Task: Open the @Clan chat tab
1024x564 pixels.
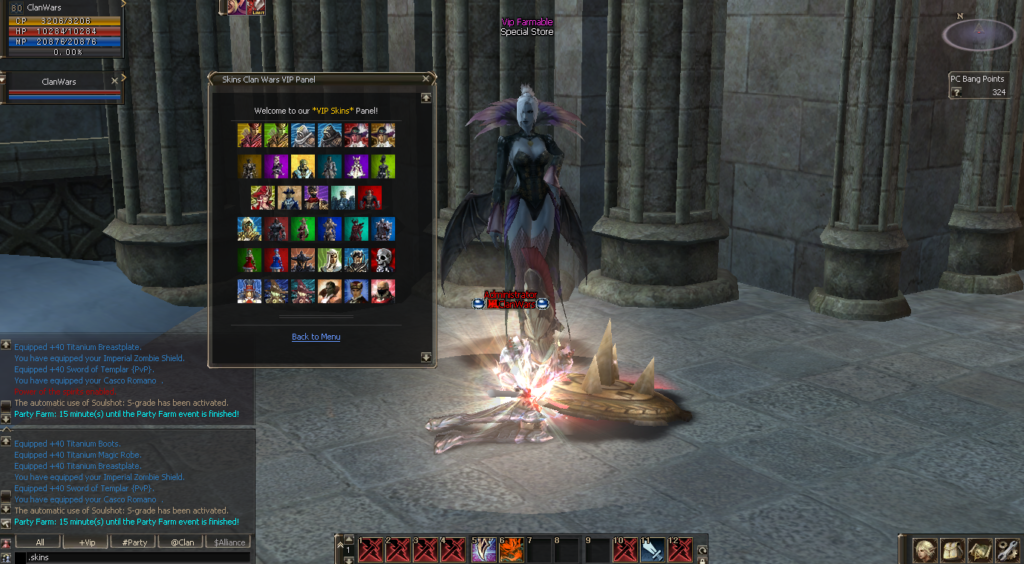Action: point(182,542)
